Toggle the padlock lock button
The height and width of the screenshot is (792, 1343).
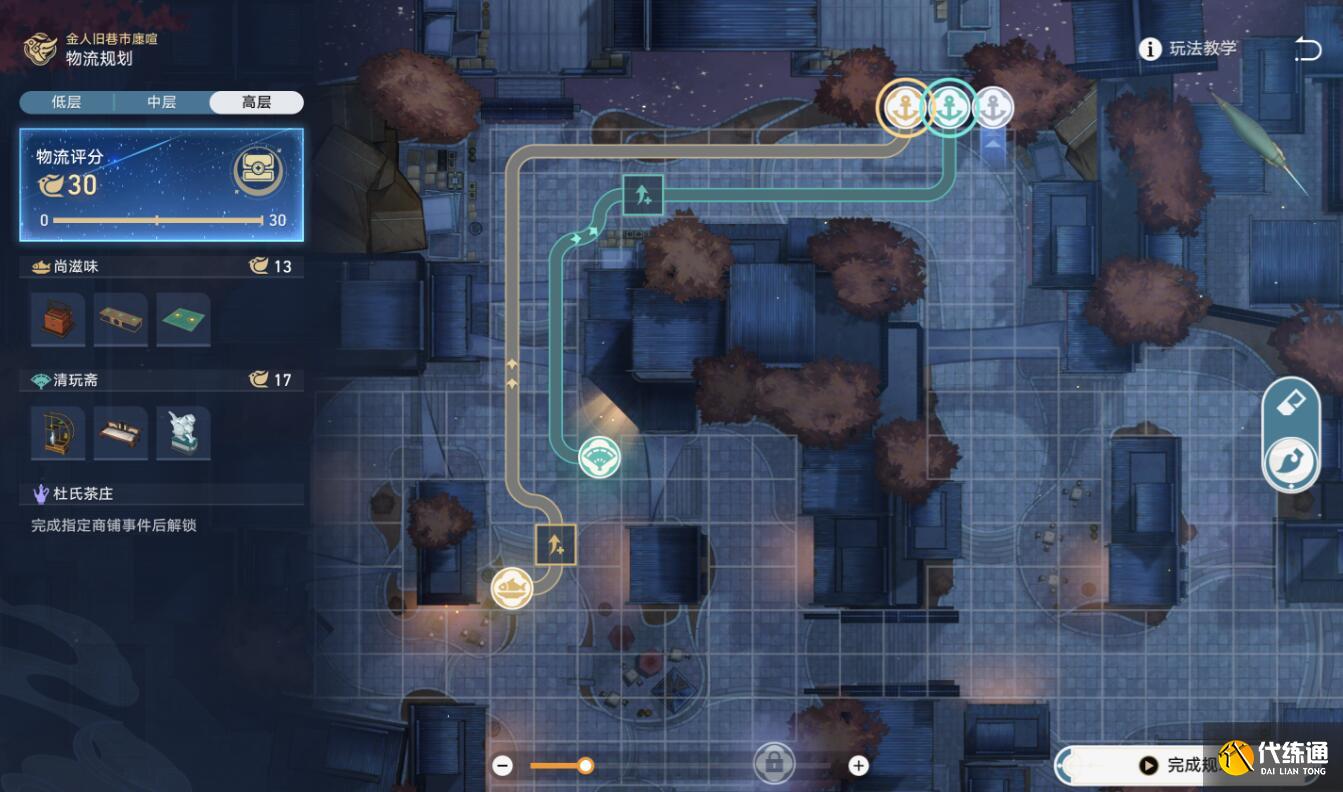[x=773, y=764]
